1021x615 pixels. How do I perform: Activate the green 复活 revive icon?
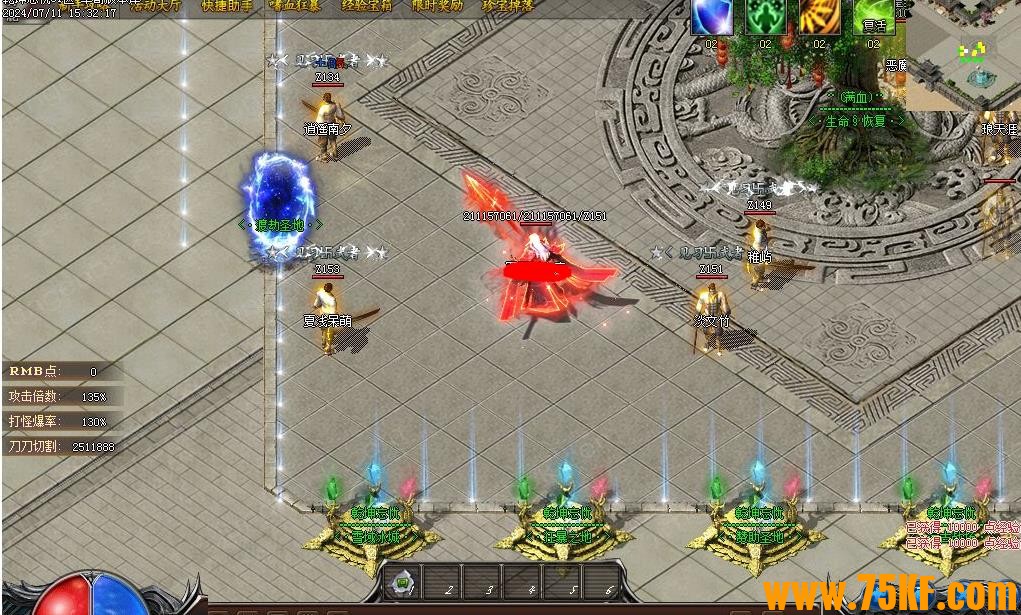[x=873, y=17]
